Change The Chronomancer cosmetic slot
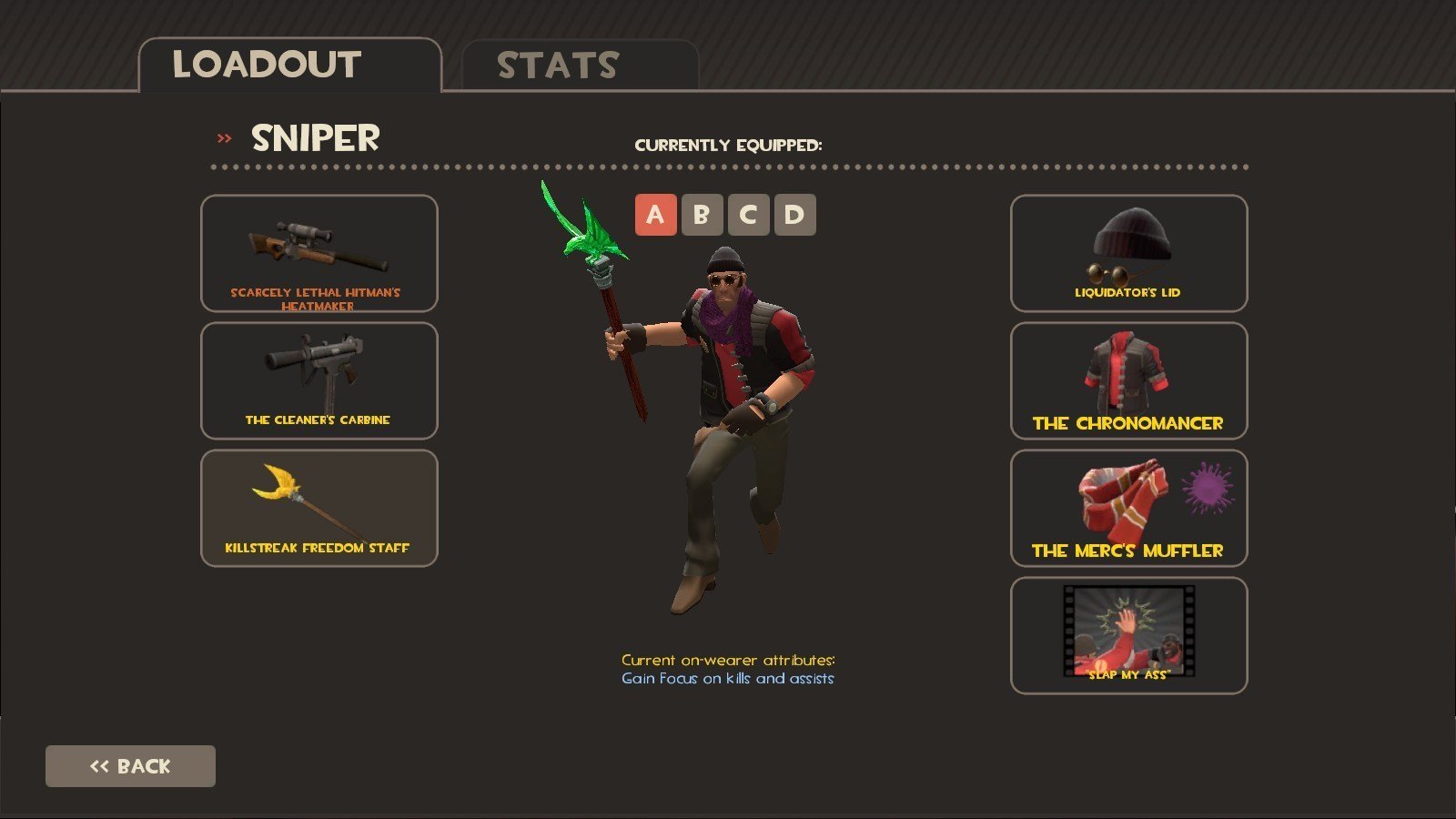This screenshot has height=819, width=1456. point(1128,380)
